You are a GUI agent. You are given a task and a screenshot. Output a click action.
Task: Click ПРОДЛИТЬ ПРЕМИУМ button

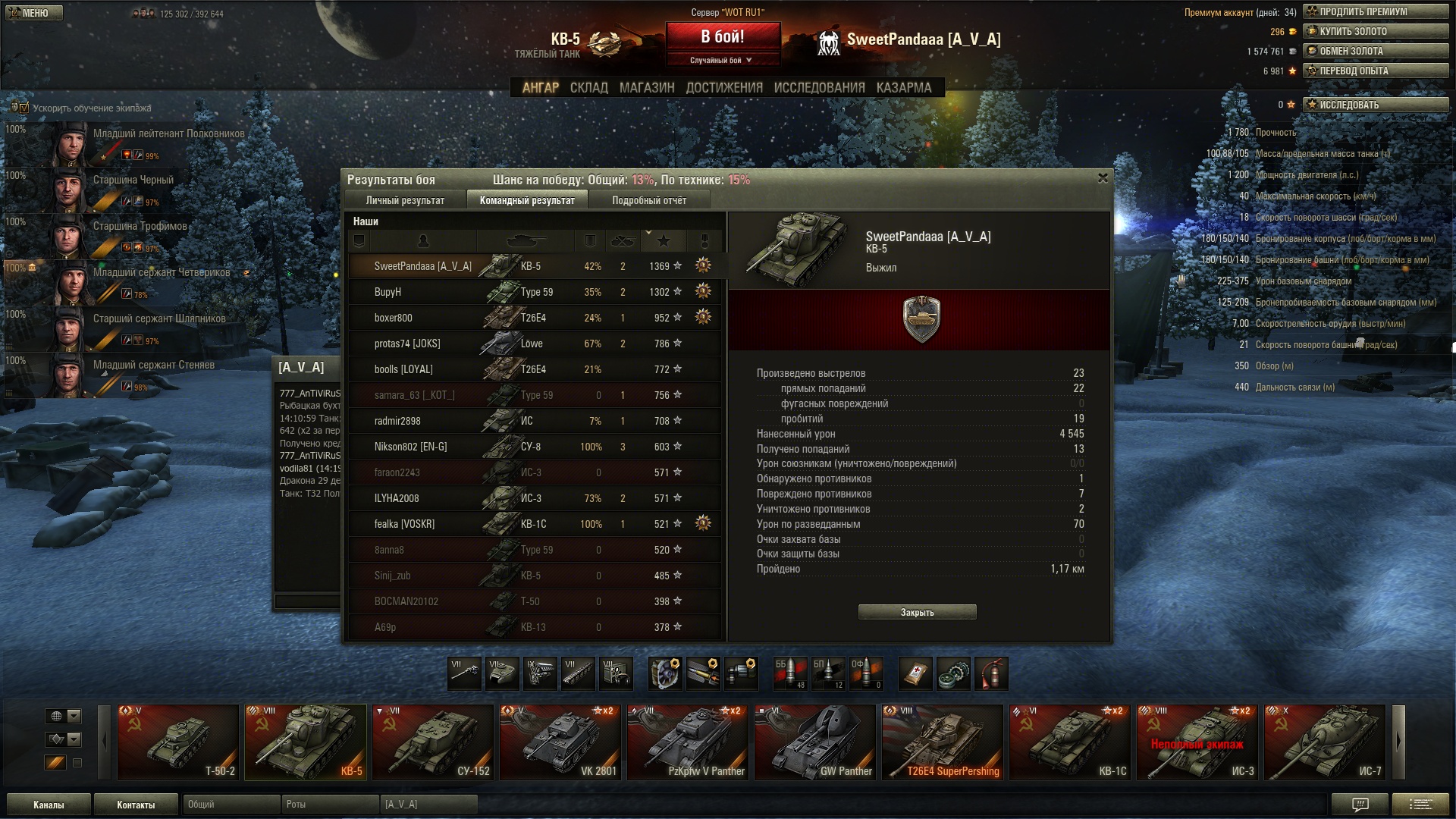tap(1376, 11)
